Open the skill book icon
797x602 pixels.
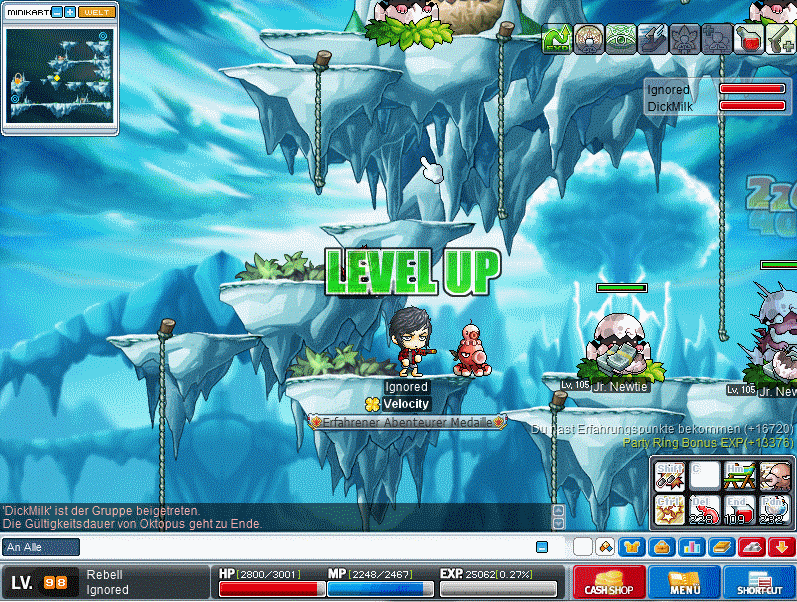click(721, 547)
